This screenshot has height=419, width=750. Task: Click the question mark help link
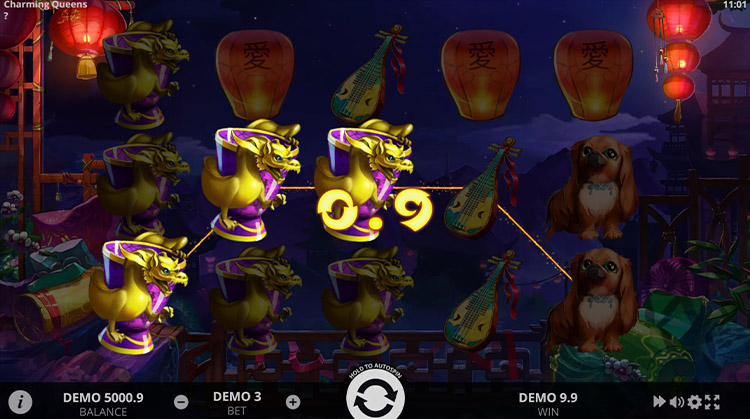coord(5,16)
